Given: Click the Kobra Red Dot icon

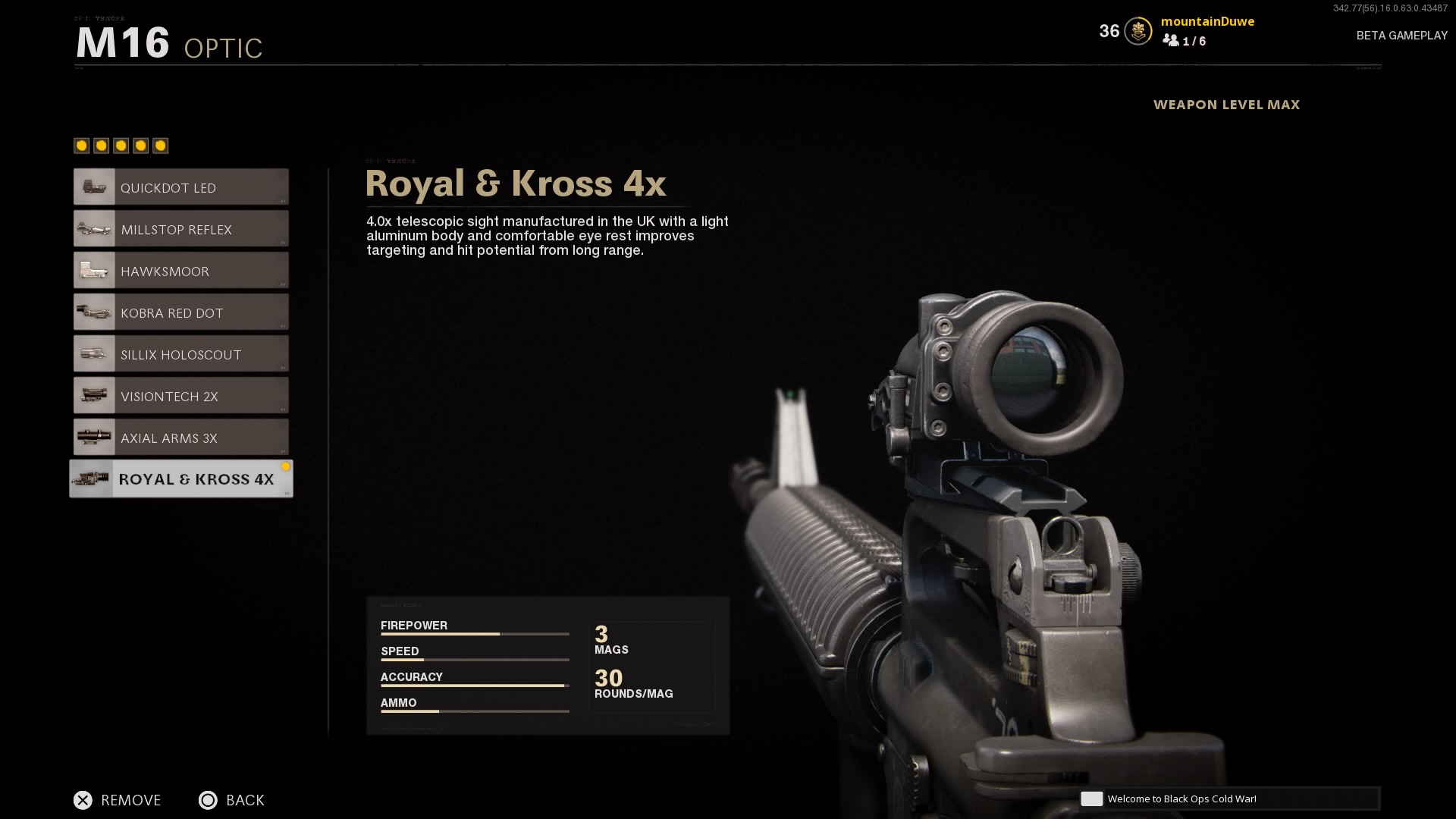Looking at the screenshot, I should click(94, 312).
